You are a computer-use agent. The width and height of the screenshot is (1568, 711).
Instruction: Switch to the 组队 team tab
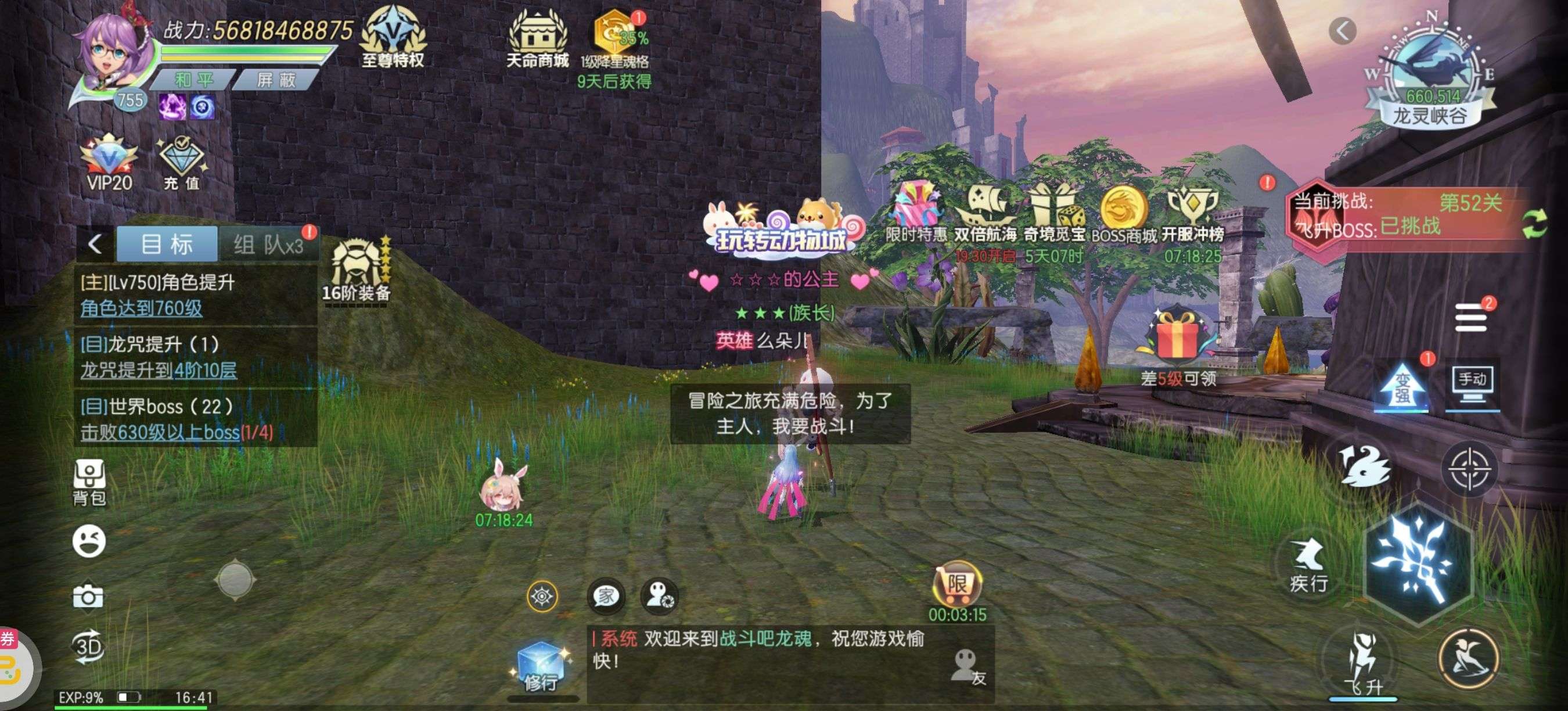[x=268, y=245]
